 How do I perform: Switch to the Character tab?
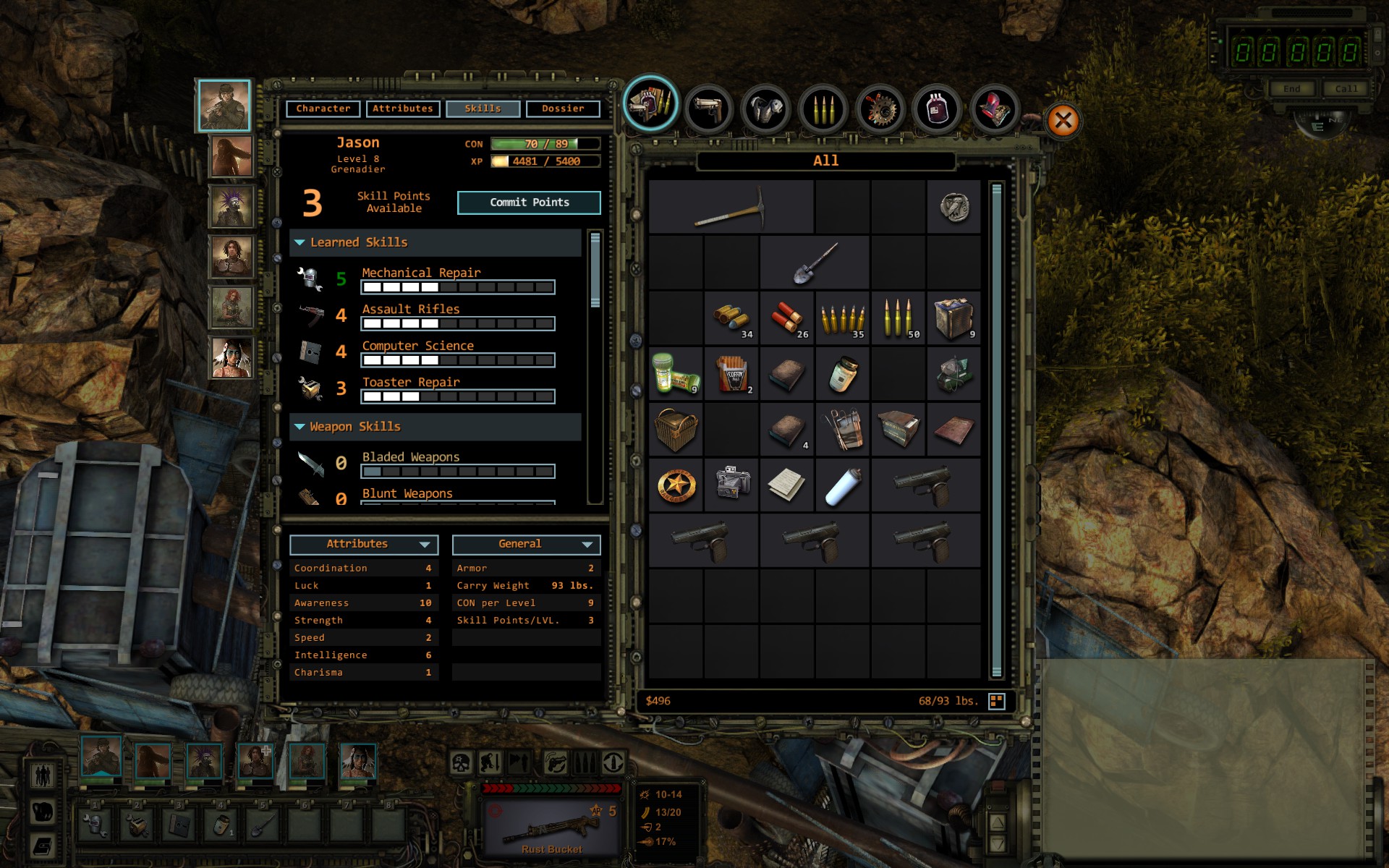(x=323, y=109)
